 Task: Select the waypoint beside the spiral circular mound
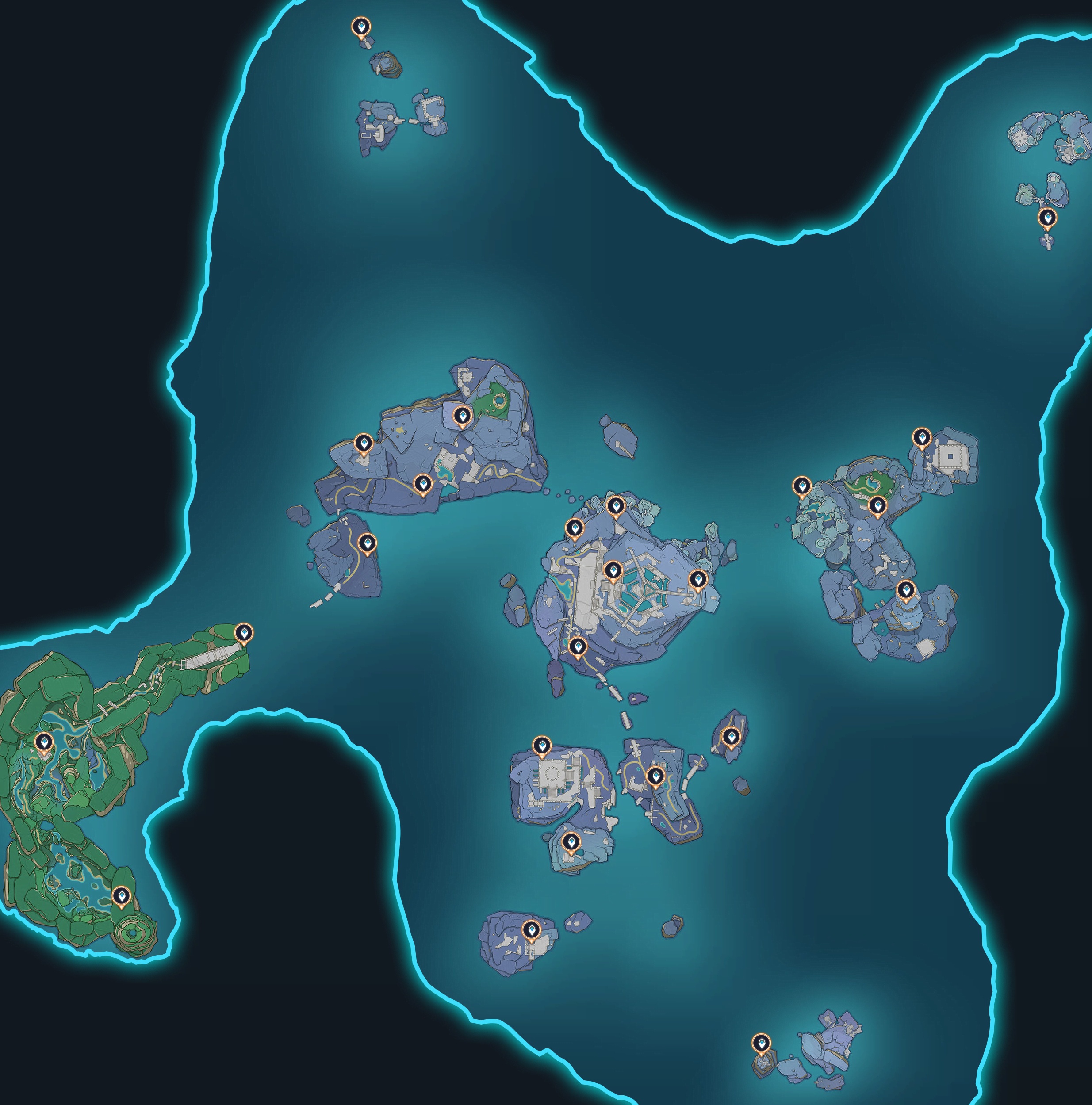pyautogui.click(x=121, y=895)
